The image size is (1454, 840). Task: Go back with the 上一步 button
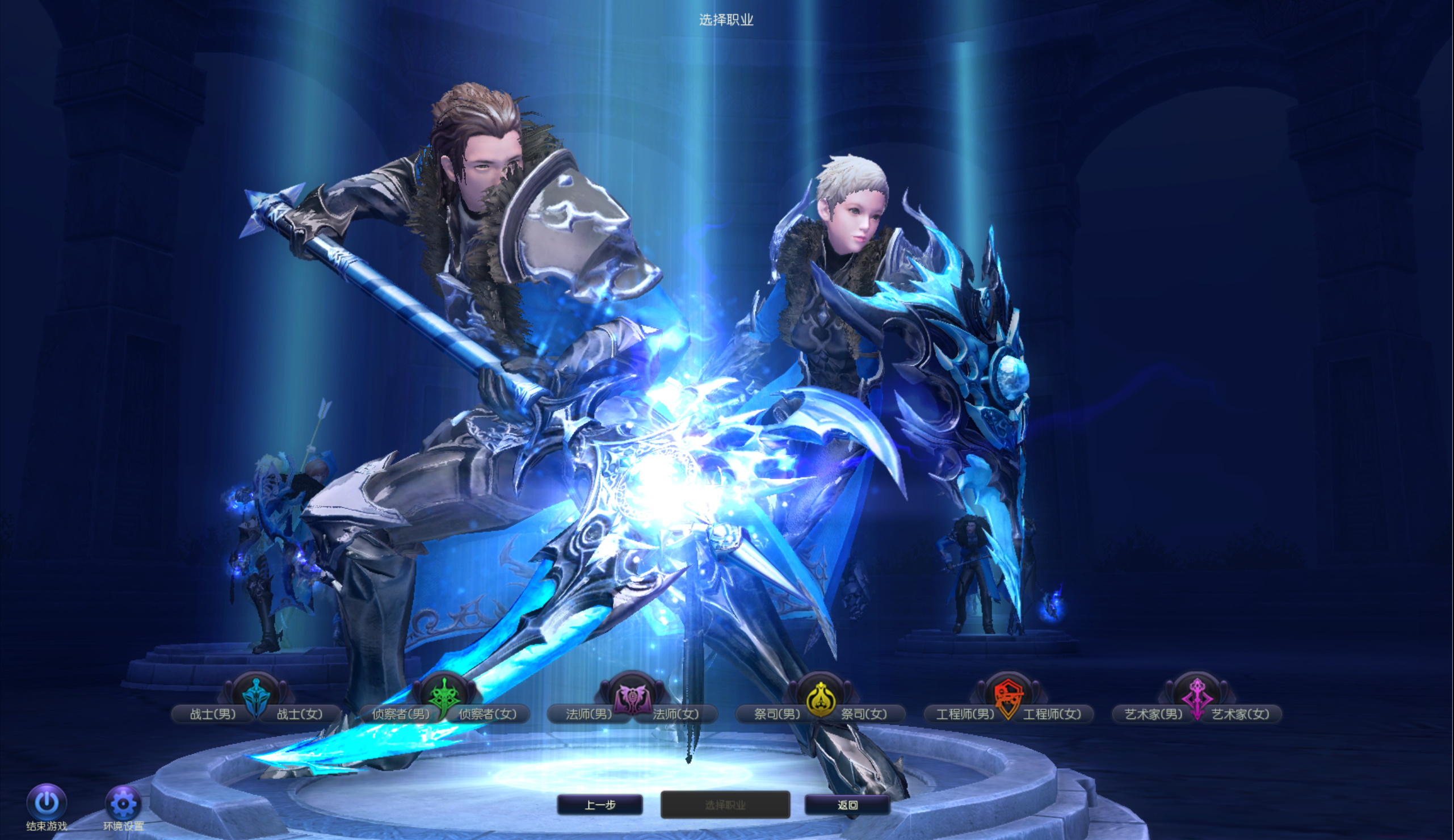tap(600, 805)
